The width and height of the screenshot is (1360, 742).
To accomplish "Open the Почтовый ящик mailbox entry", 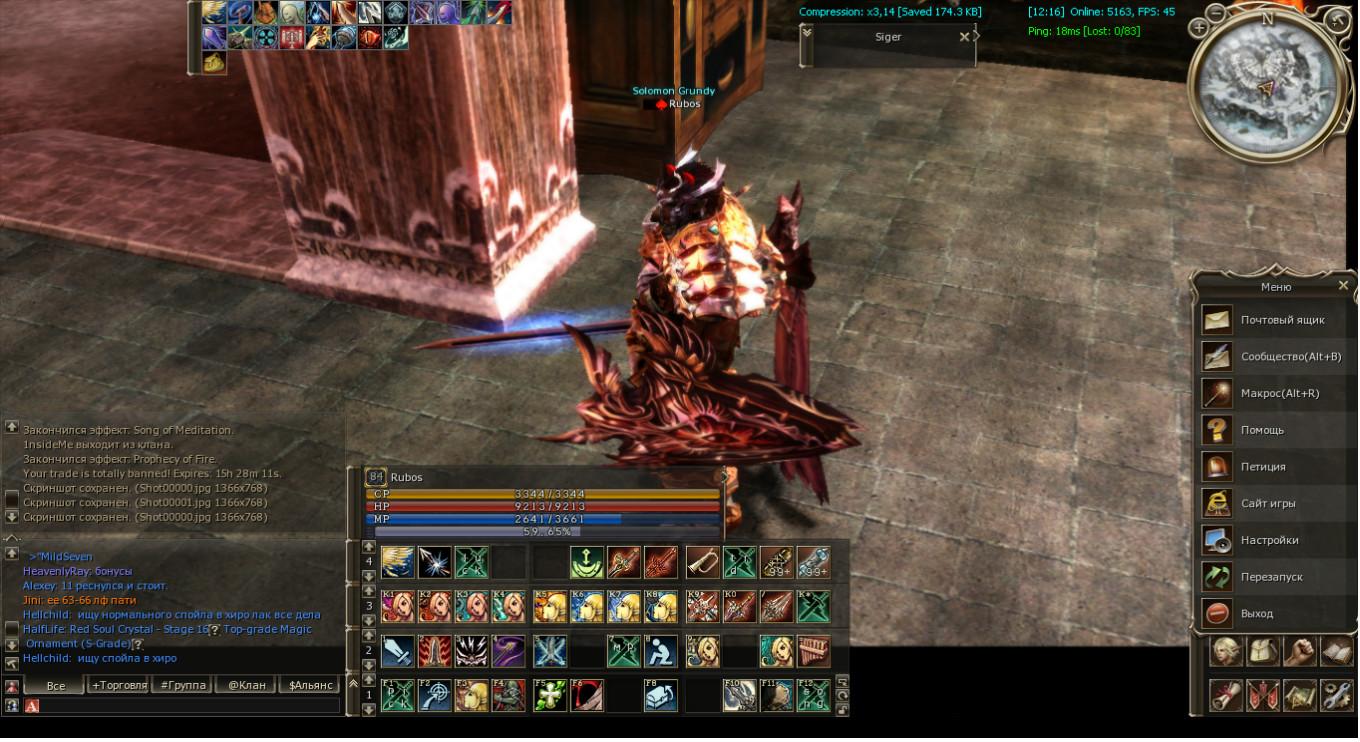I will (x=1282, y=320).
